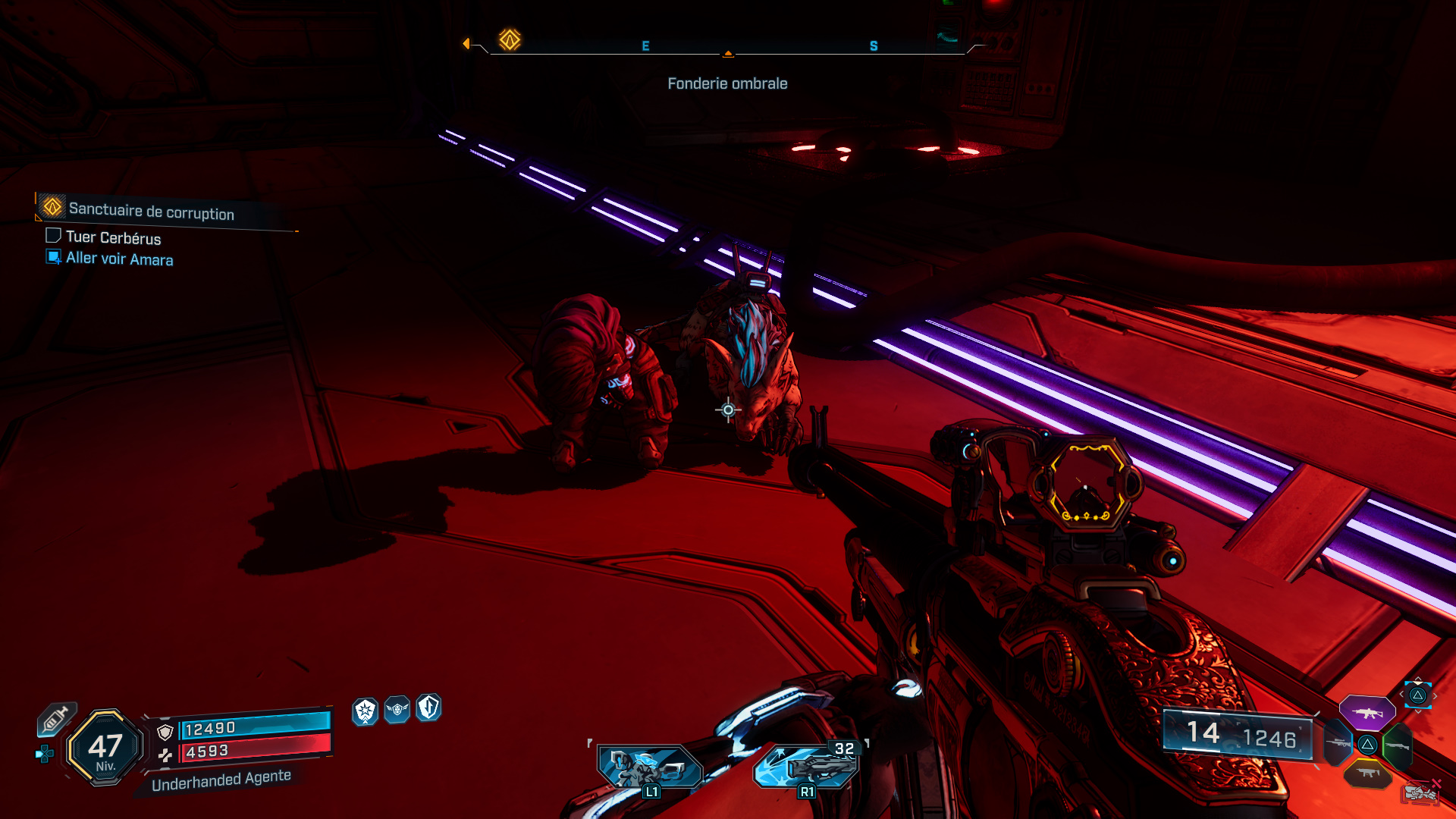Use the repair kit syringe icon
Screen dimensions: 1456x819
click(x=56, y=718)
